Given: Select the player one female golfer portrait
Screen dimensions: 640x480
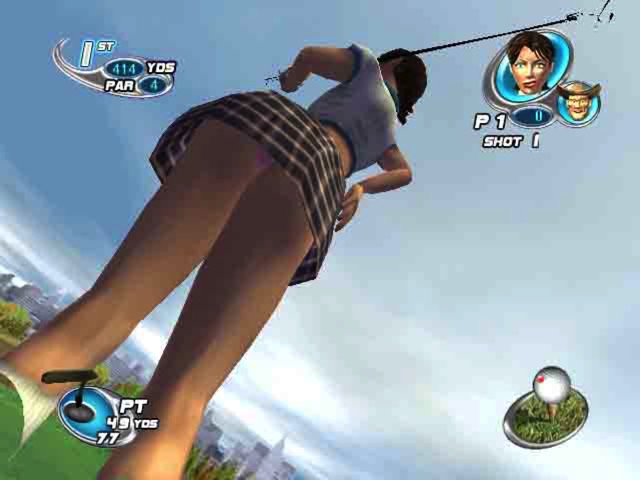Looking at the screenshot, I should click(526, 65).
